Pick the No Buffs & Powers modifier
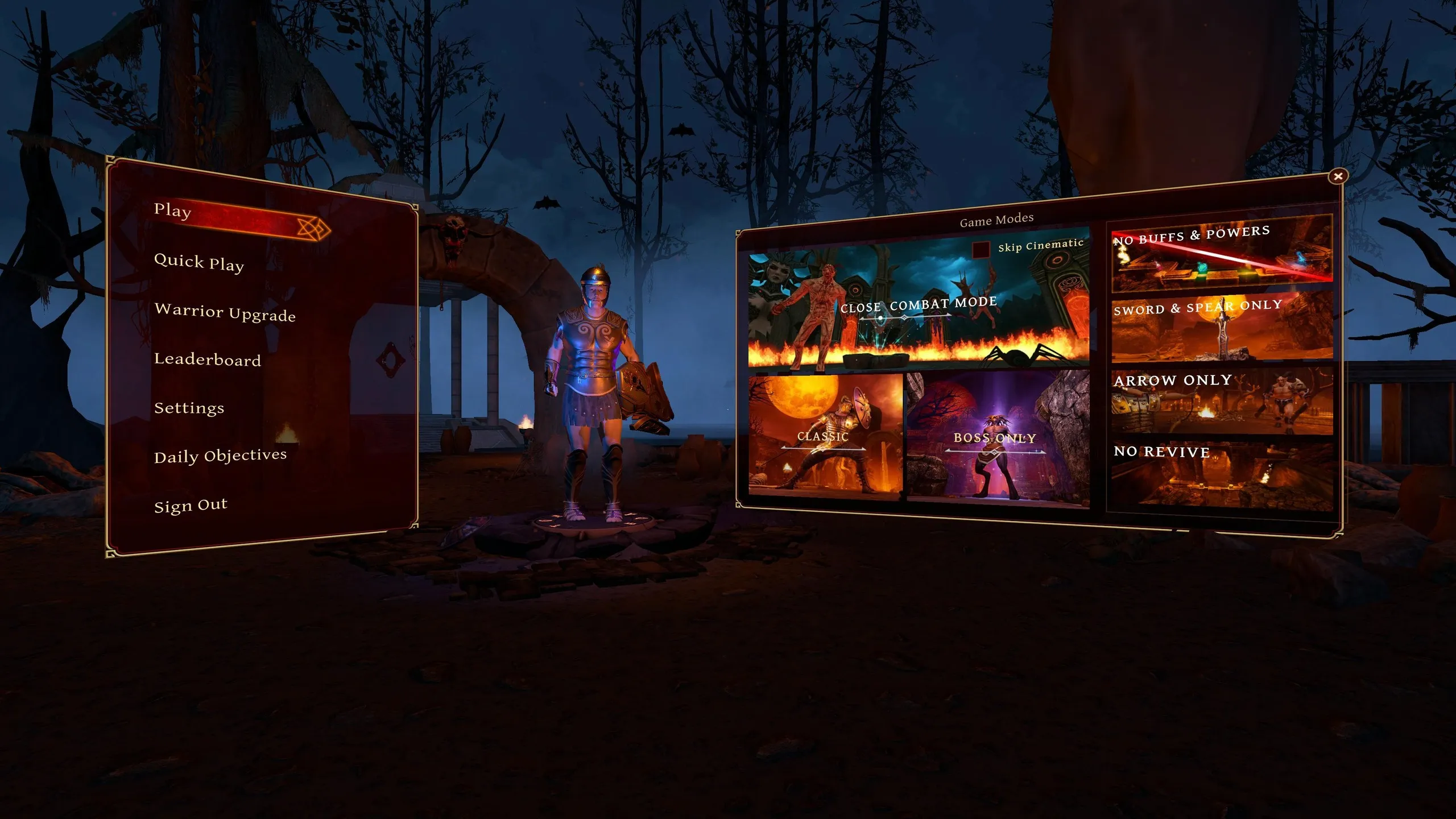1456x819 pixels. coord(1222,253)
